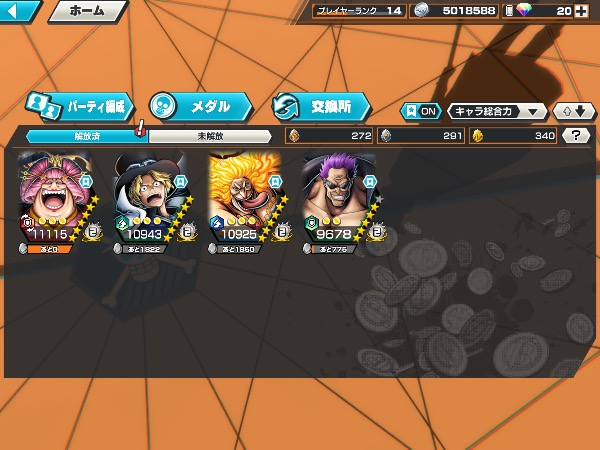Image resolution: width=600 pixels, height=450 pixels.
Task: Open the 交換所 exchange shop
Action: (x=320, y=105)
